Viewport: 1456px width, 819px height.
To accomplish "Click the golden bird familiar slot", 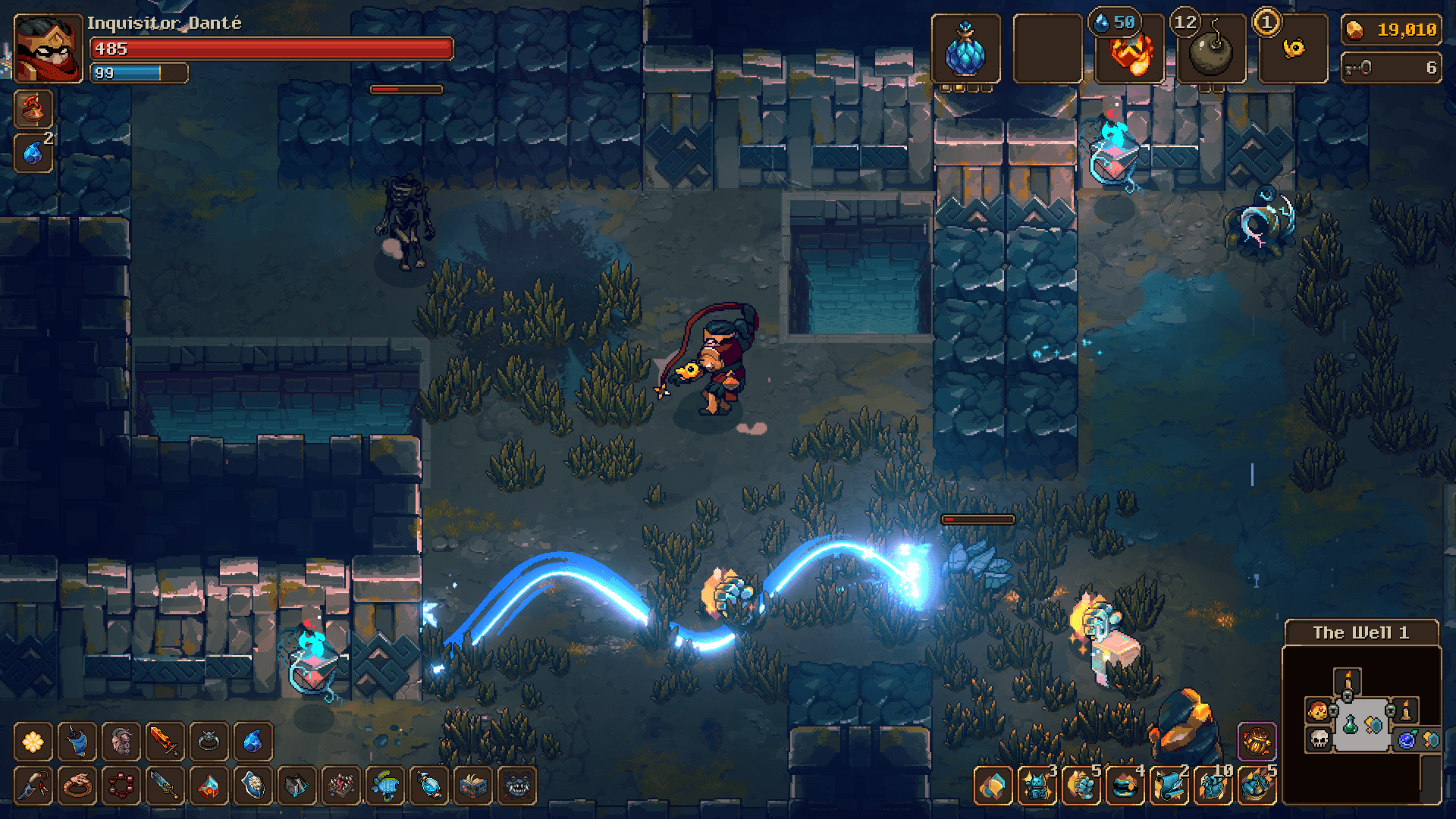I will pos(1293,49).
